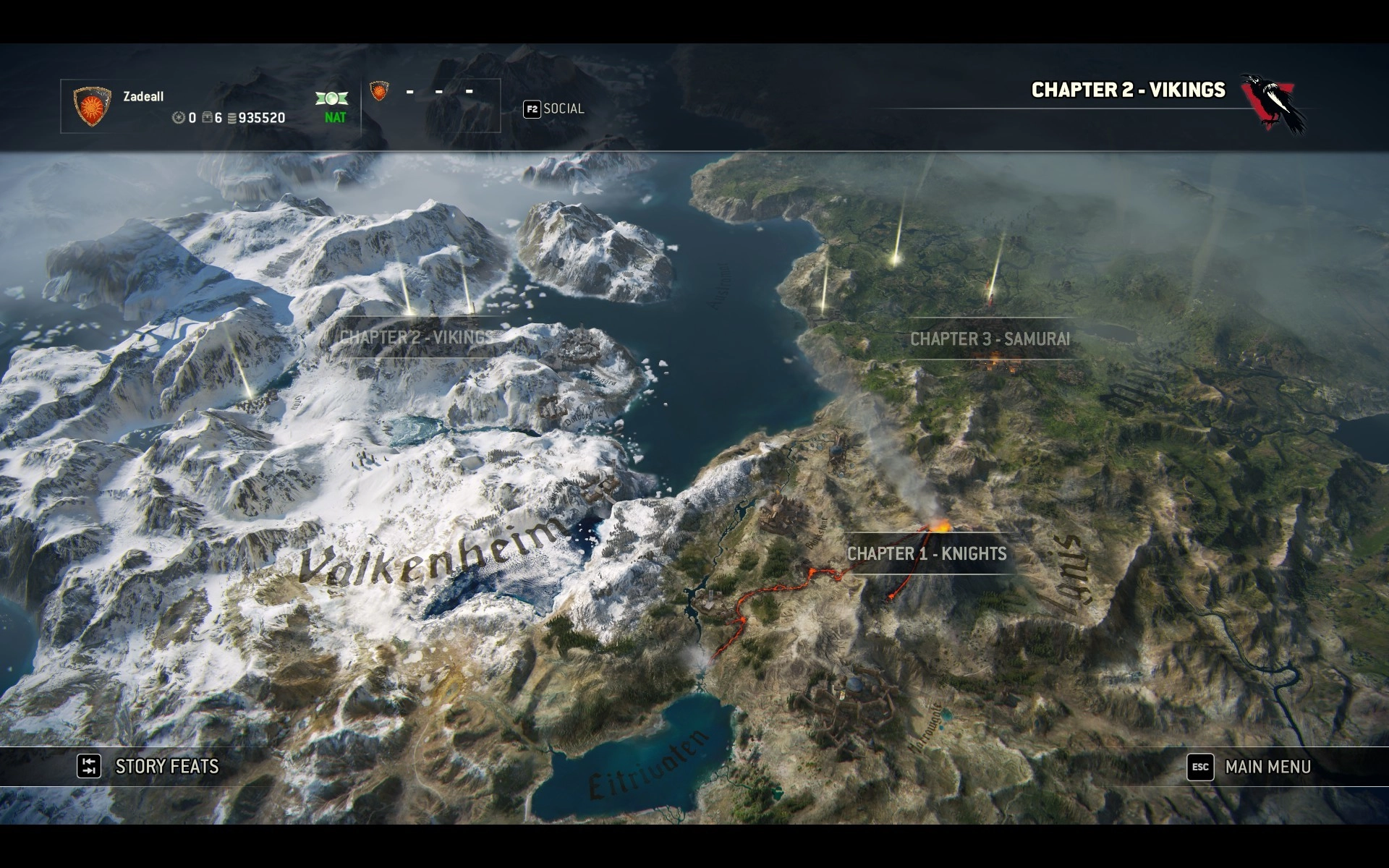The height and width of the screenshot is (868, 1389).
Task: Click Zadeall's player emblem
Action: pyautogui.click(x=93, y=106)
